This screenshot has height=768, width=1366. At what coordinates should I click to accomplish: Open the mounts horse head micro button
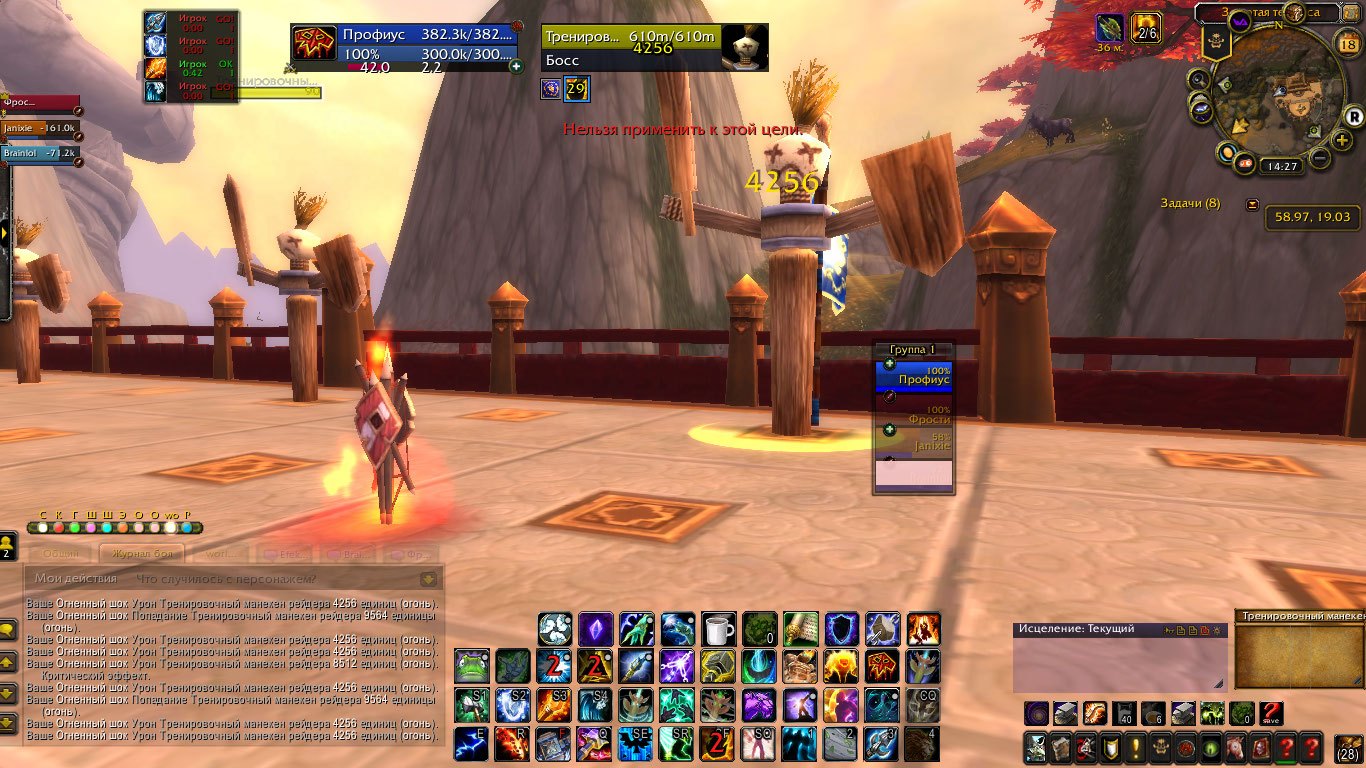click(1237, 747)
